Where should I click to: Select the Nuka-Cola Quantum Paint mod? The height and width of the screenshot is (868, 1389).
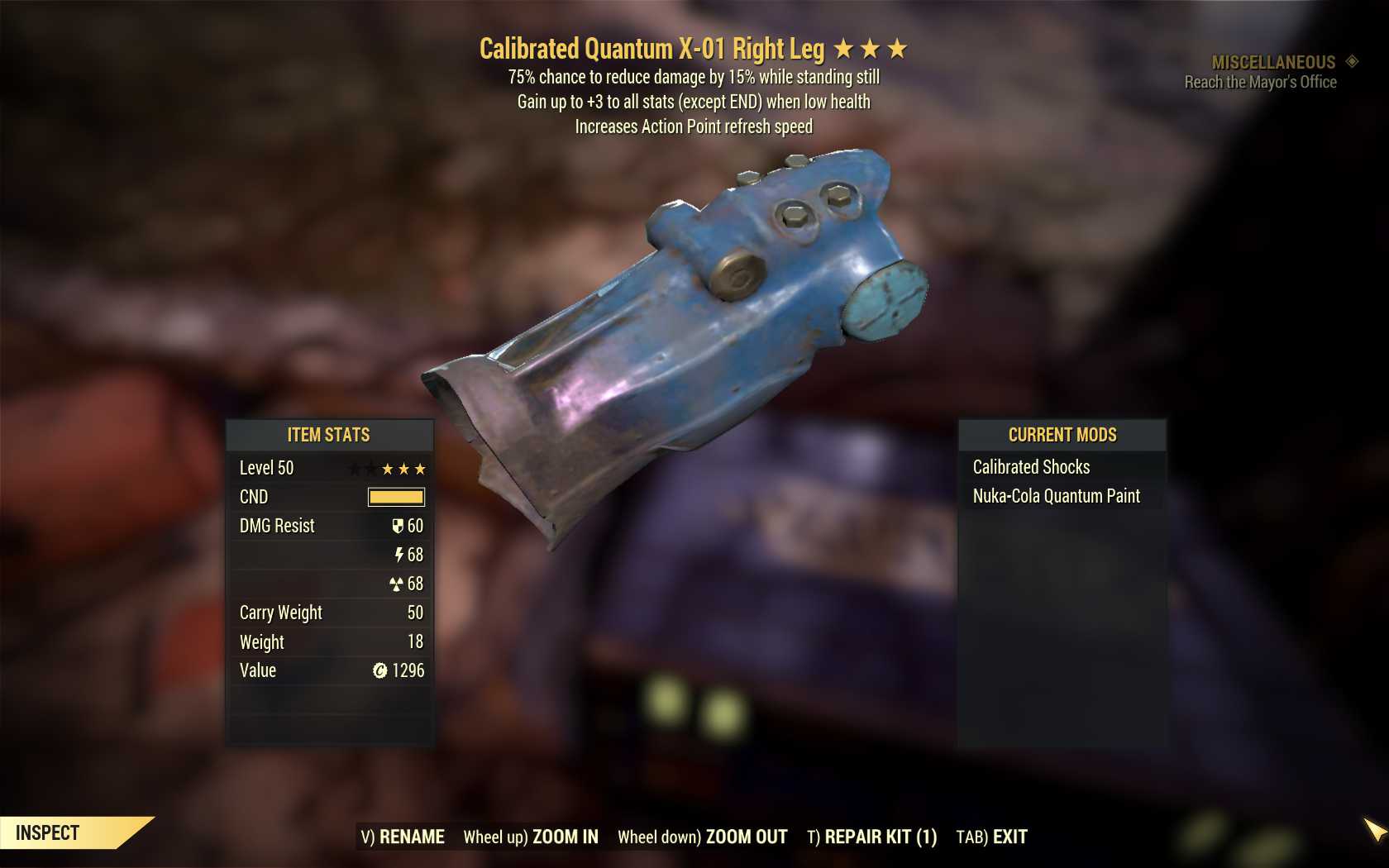(x=1056, y=496)
